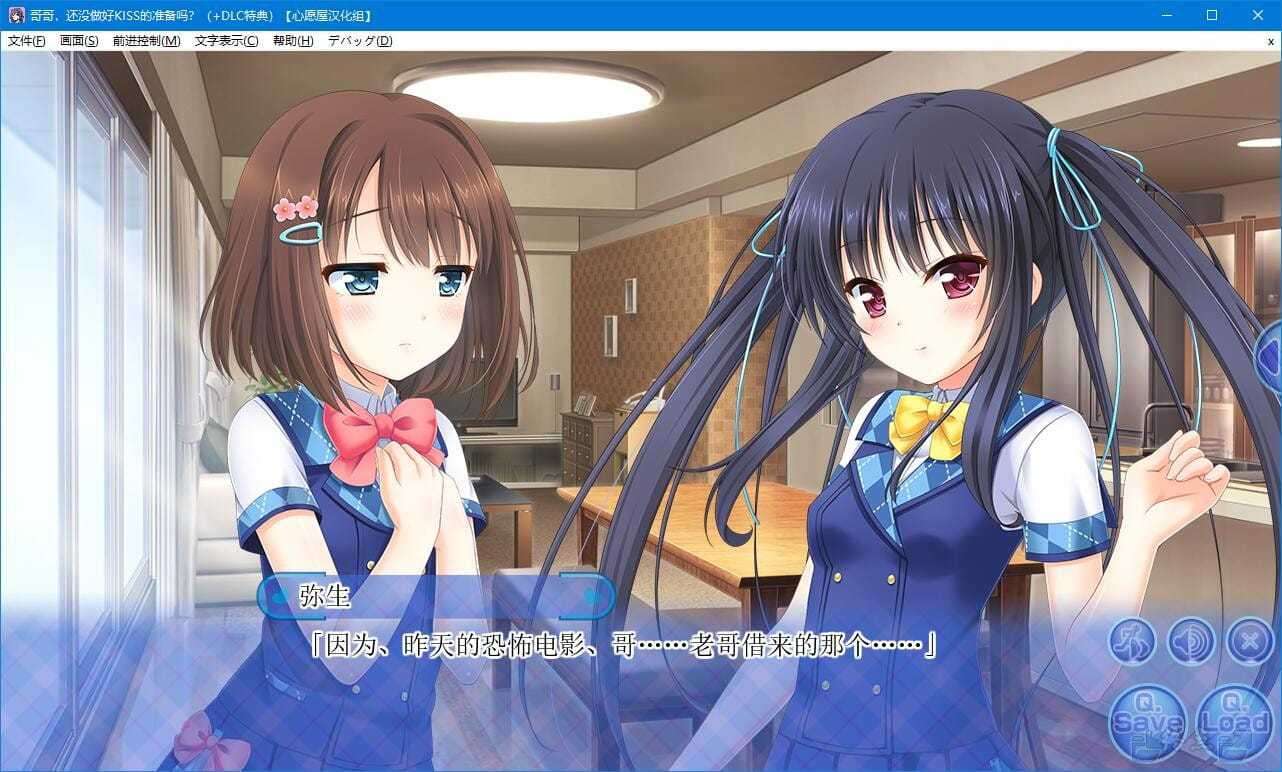Expand the side panel with the left arrow
The image size is (1282, 772).
(x=1271, y=352)
